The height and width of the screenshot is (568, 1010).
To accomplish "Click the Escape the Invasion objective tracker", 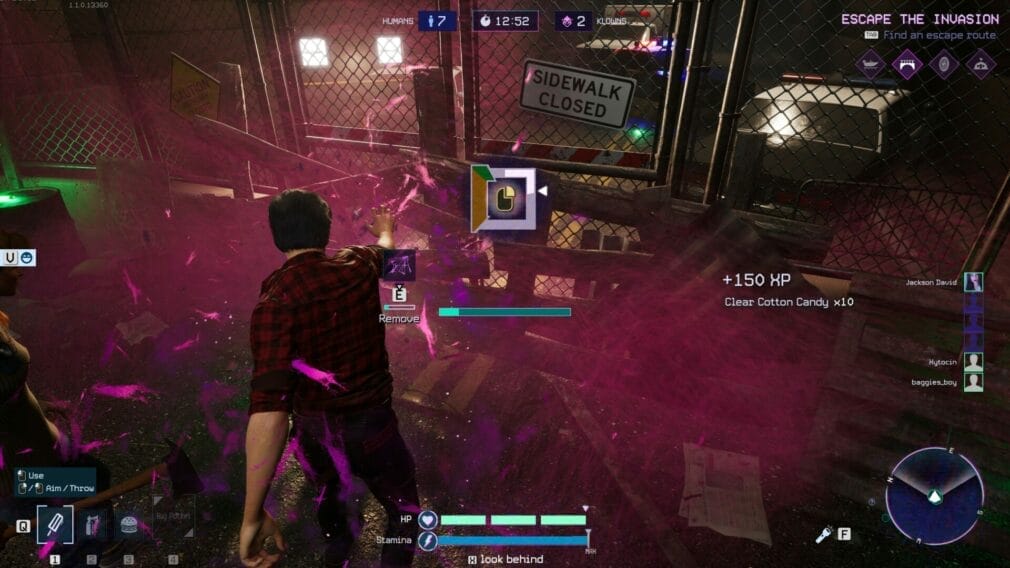I will pyautogui.click(x=919, y=19).
